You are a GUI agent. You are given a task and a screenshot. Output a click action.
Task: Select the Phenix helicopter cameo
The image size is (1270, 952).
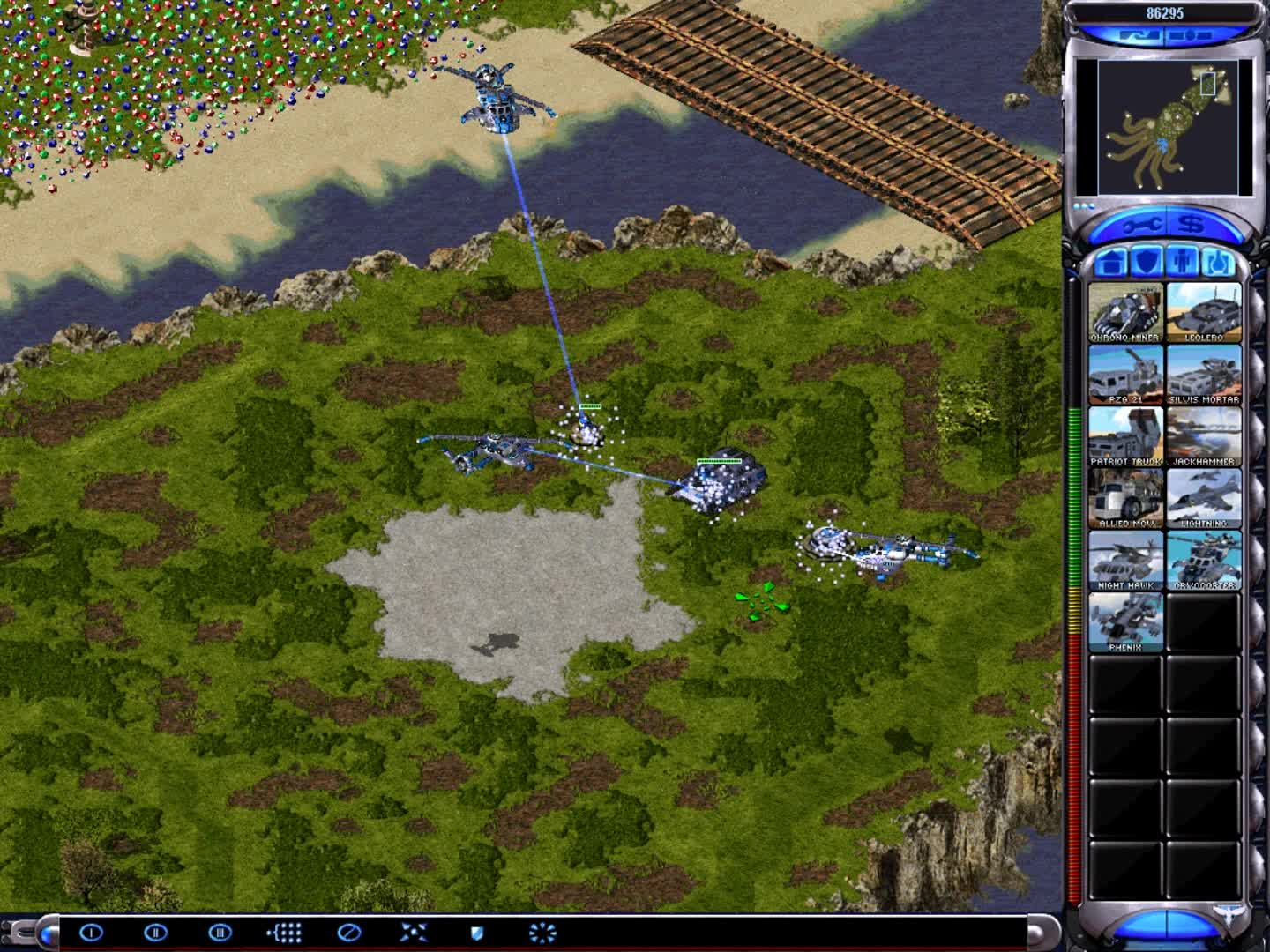pos(1125,621)
